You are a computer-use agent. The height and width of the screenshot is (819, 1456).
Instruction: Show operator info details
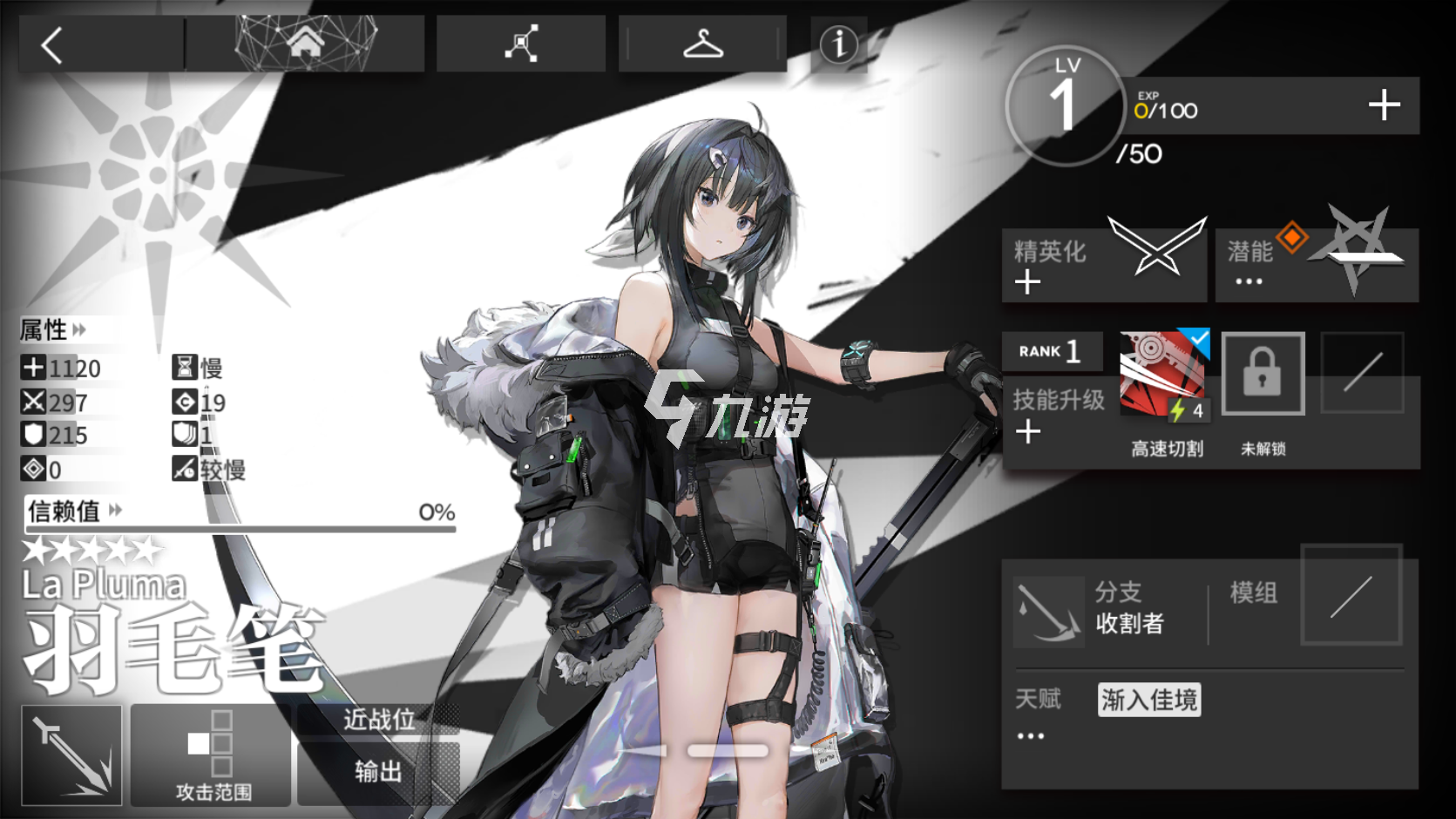[839, 44]
